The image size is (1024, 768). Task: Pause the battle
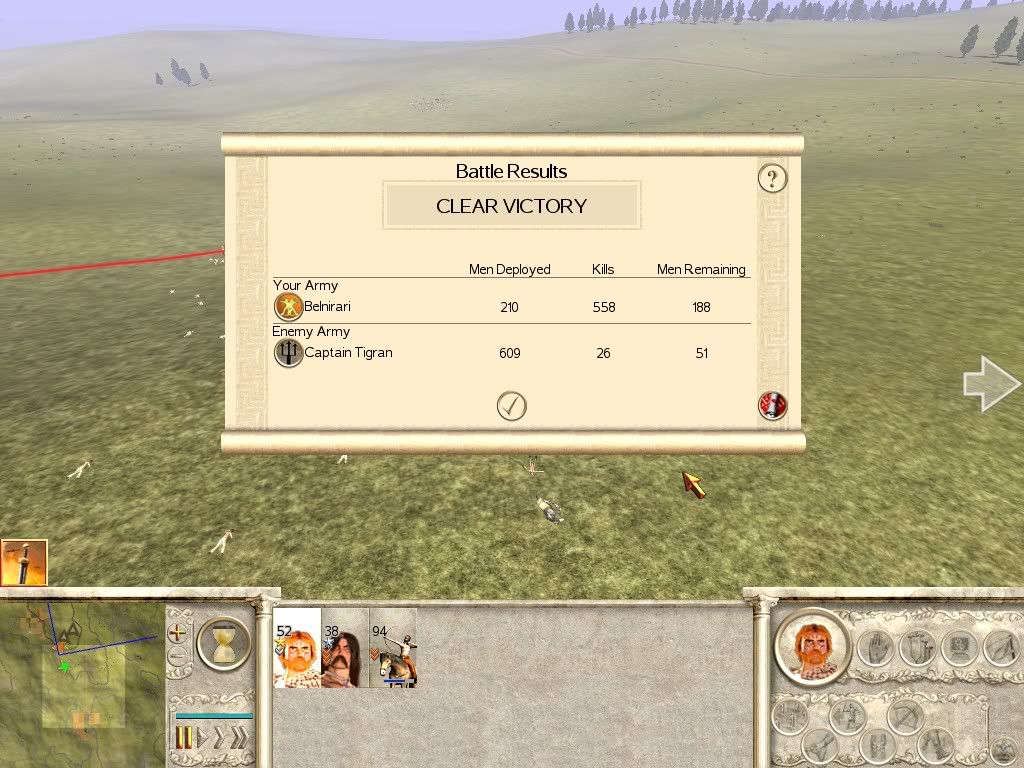click(184, 739)
